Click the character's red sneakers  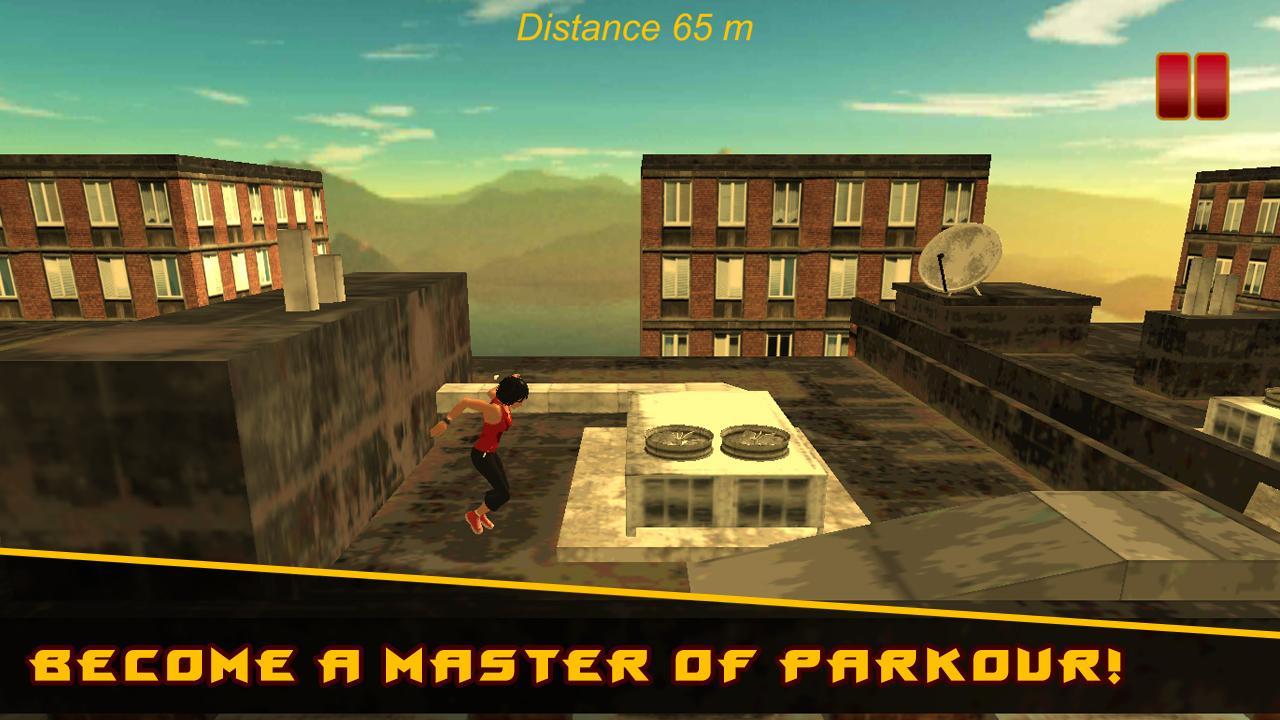point(478,522)
